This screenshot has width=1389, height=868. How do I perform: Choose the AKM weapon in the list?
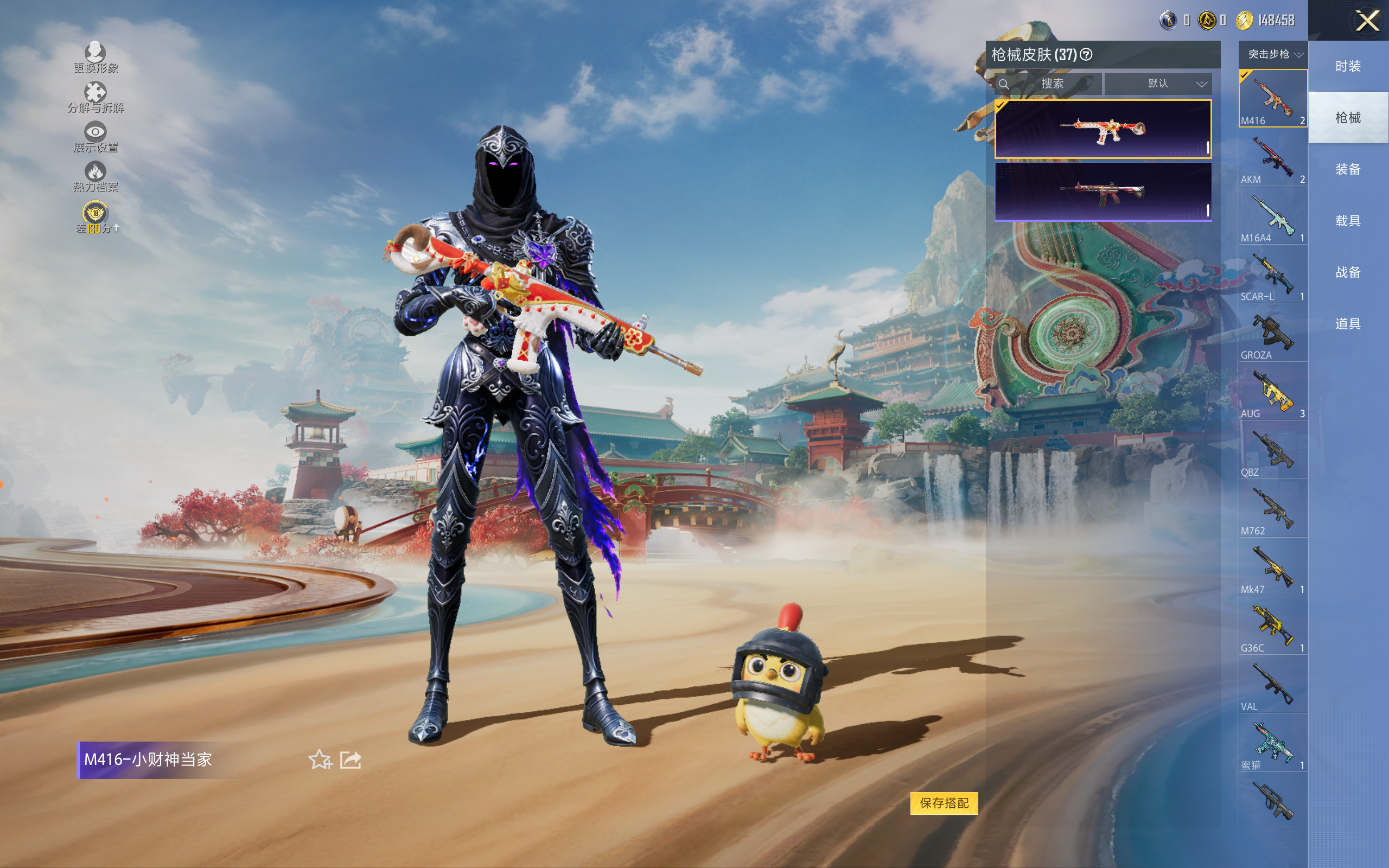[x=1272, y=159]
